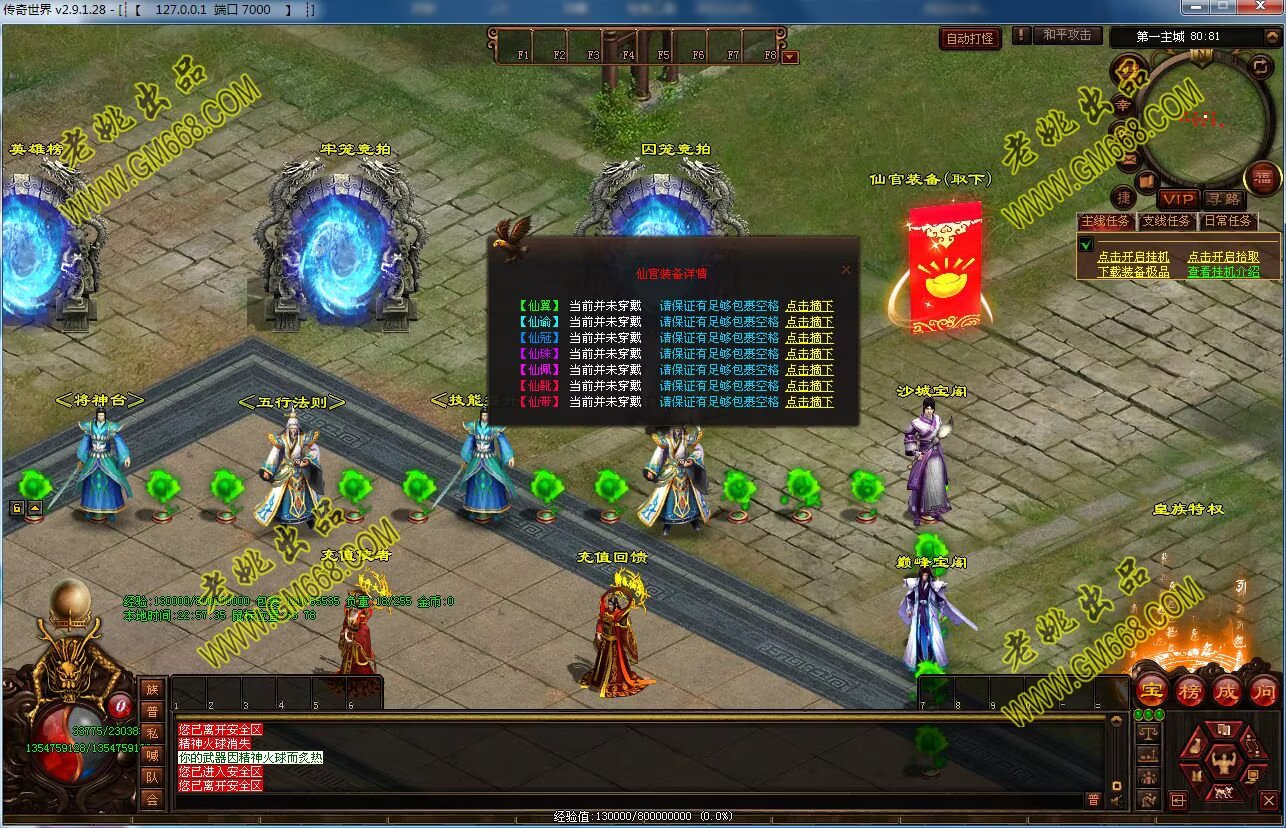The width and height of the screenshot is (1286, 828).
Task: Activate the 寻路 pathfinding button
Action: coord(1222,200)
